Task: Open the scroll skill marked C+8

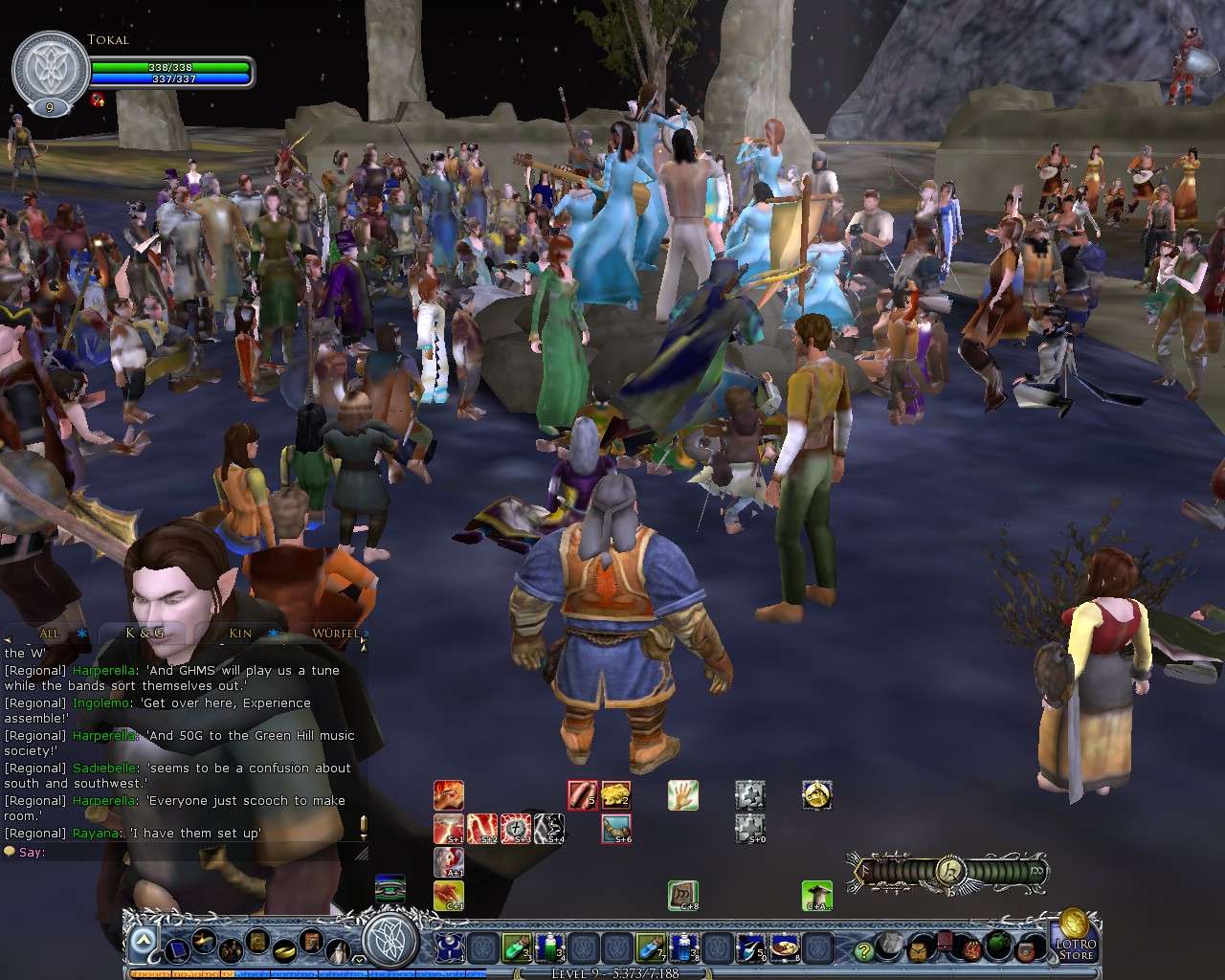Action: click(x=682, y=897)
